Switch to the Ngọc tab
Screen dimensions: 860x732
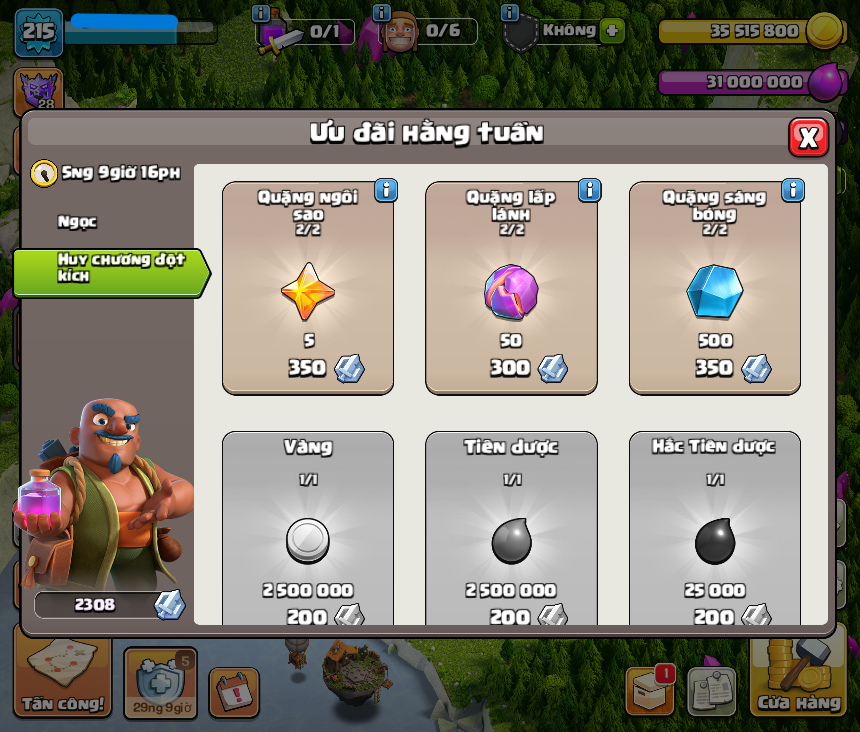[x=78, y=221]
